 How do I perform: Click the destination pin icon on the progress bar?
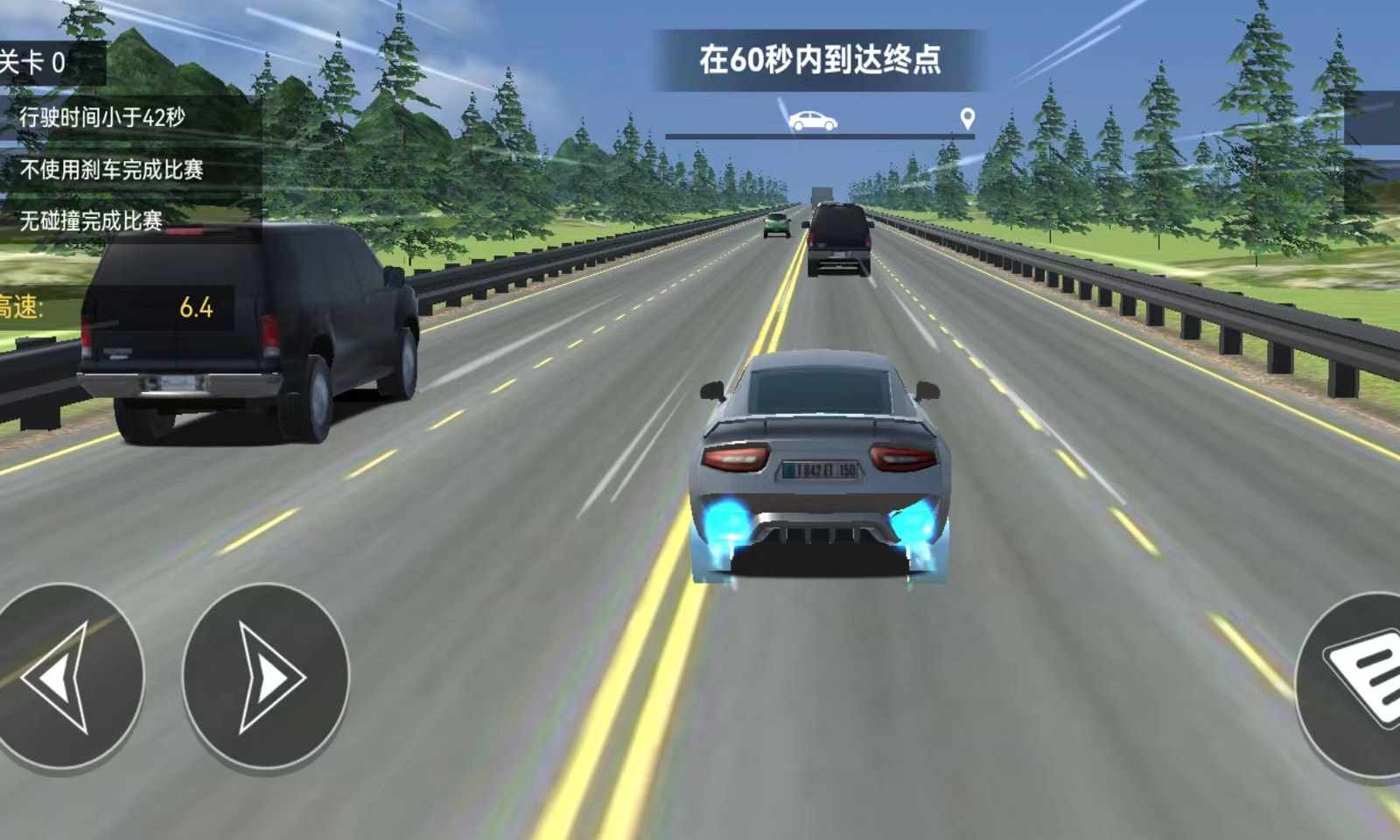point(966,121)
